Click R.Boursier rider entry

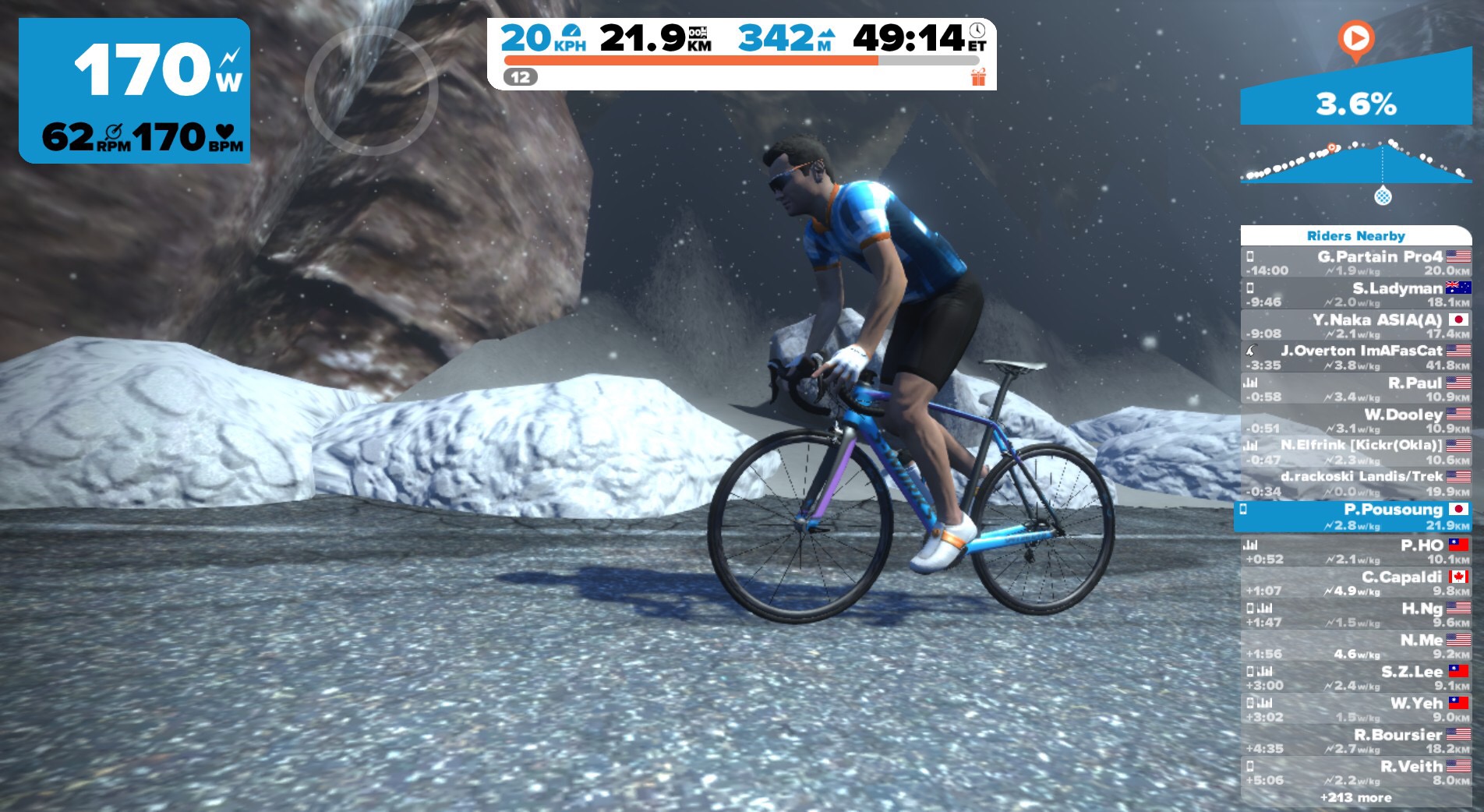click(1356, 740)
